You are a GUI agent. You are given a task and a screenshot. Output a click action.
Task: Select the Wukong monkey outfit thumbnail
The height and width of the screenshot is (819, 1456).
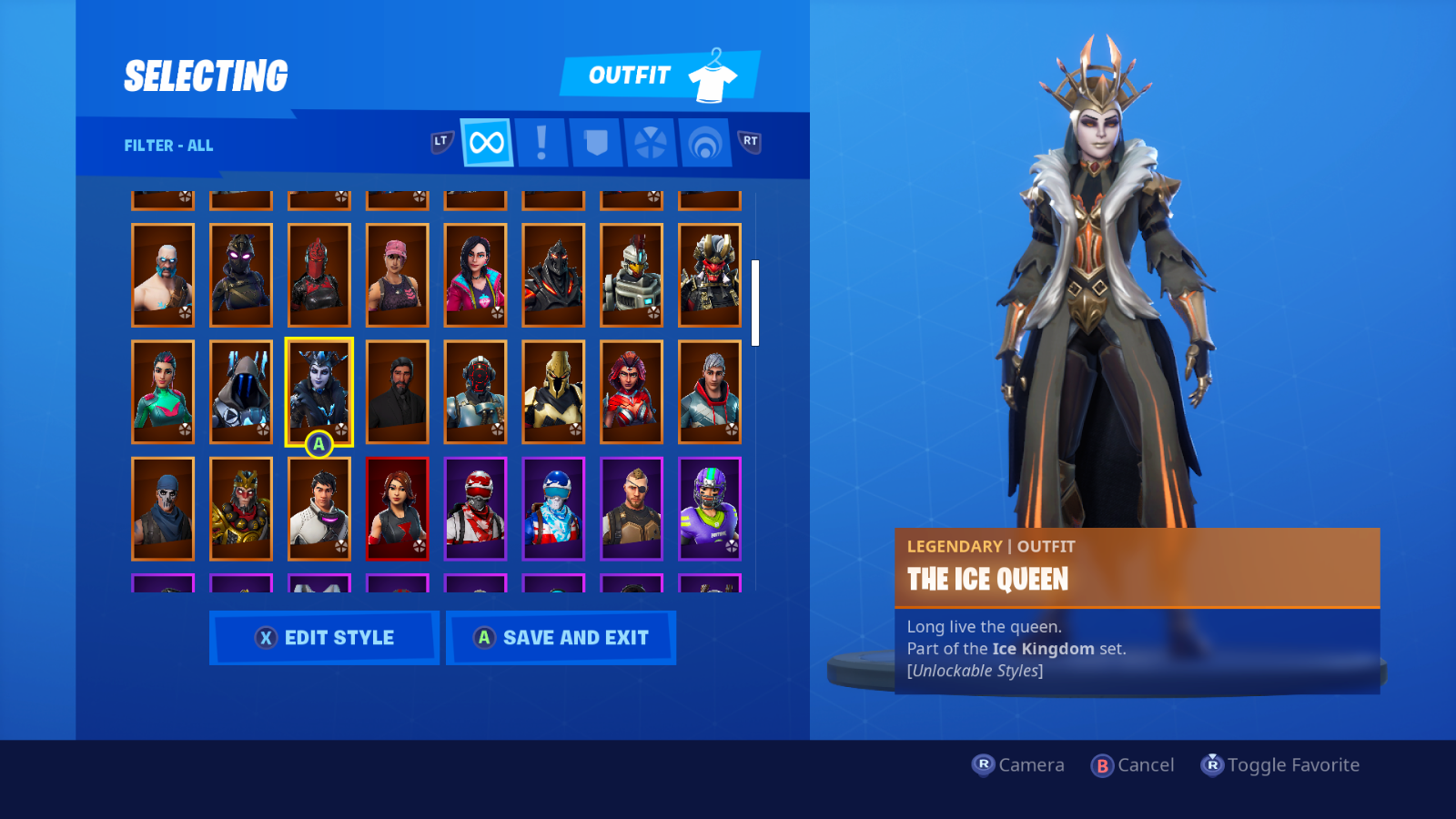241,508
